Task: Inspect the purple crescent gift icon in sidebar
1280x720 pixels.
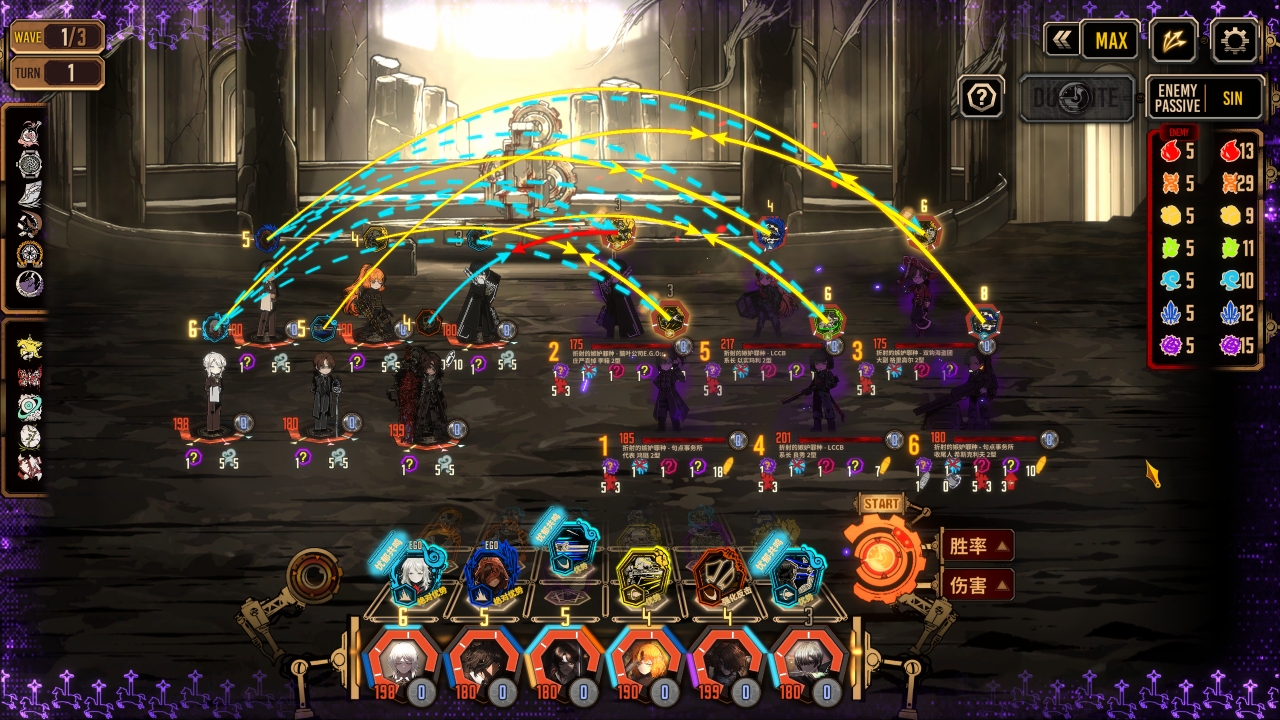Action: 30,284
